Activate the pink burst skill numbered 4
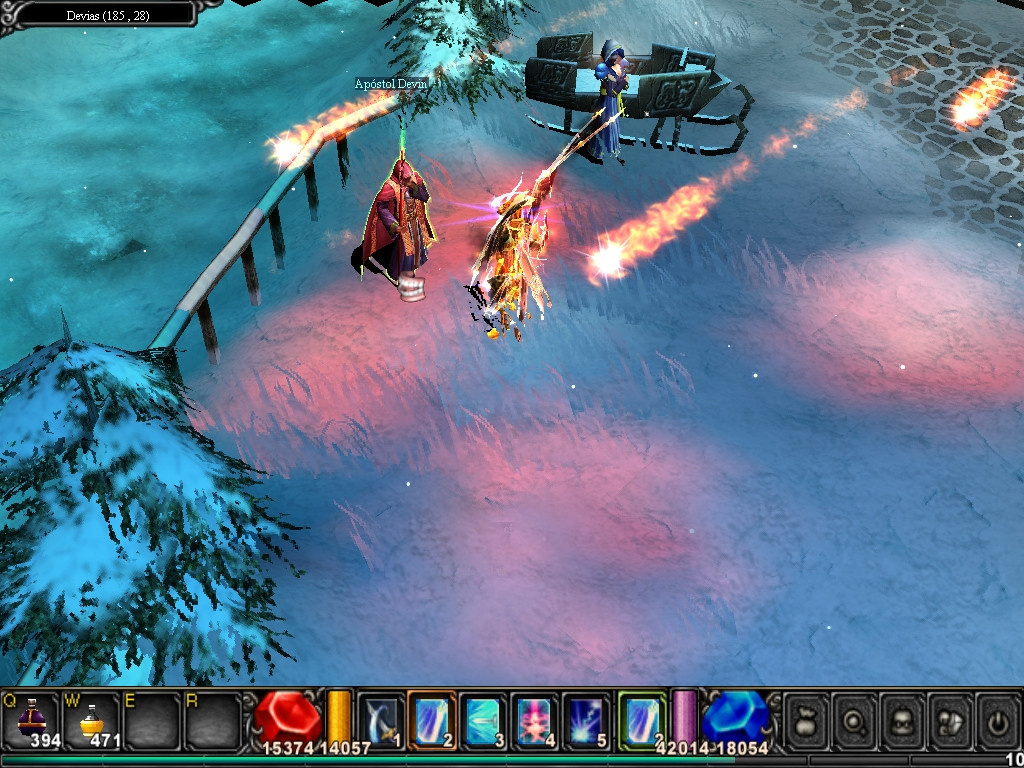The height and width of the screenshot is (768, 1024). [x=535, y=720]
